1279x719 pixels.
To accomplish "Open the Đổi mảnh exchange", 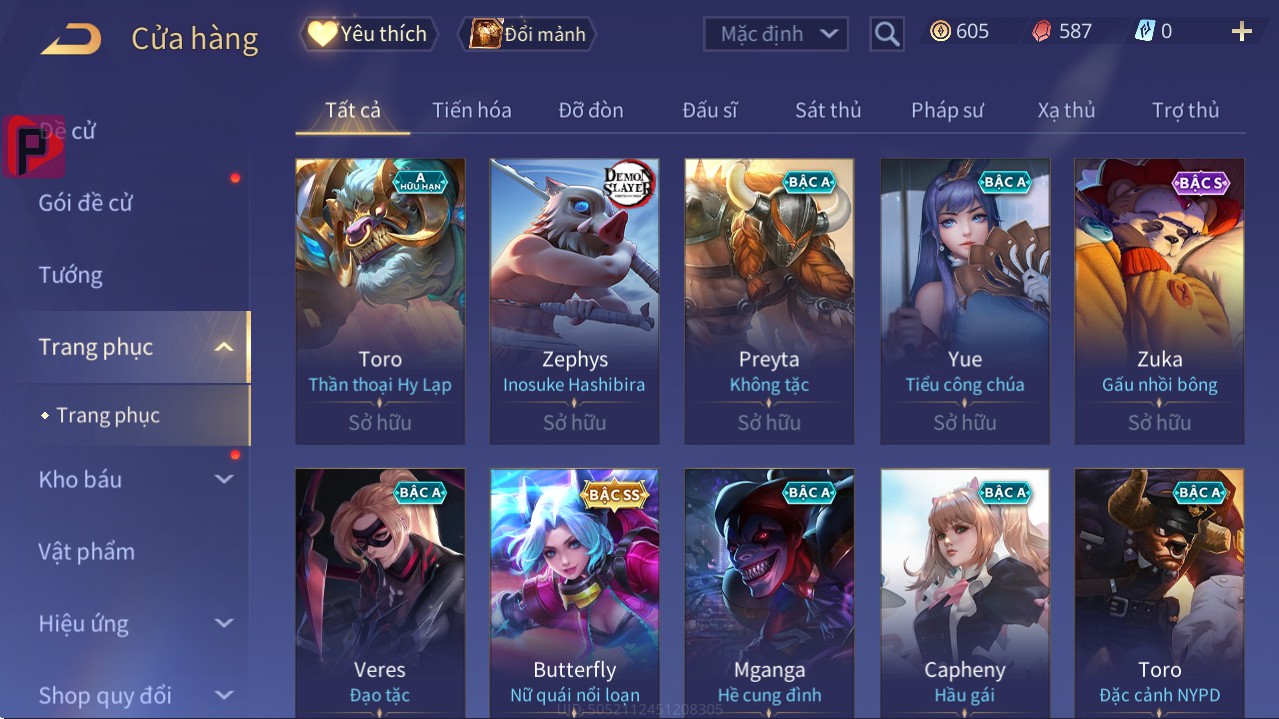I will [x=528, y=34].
